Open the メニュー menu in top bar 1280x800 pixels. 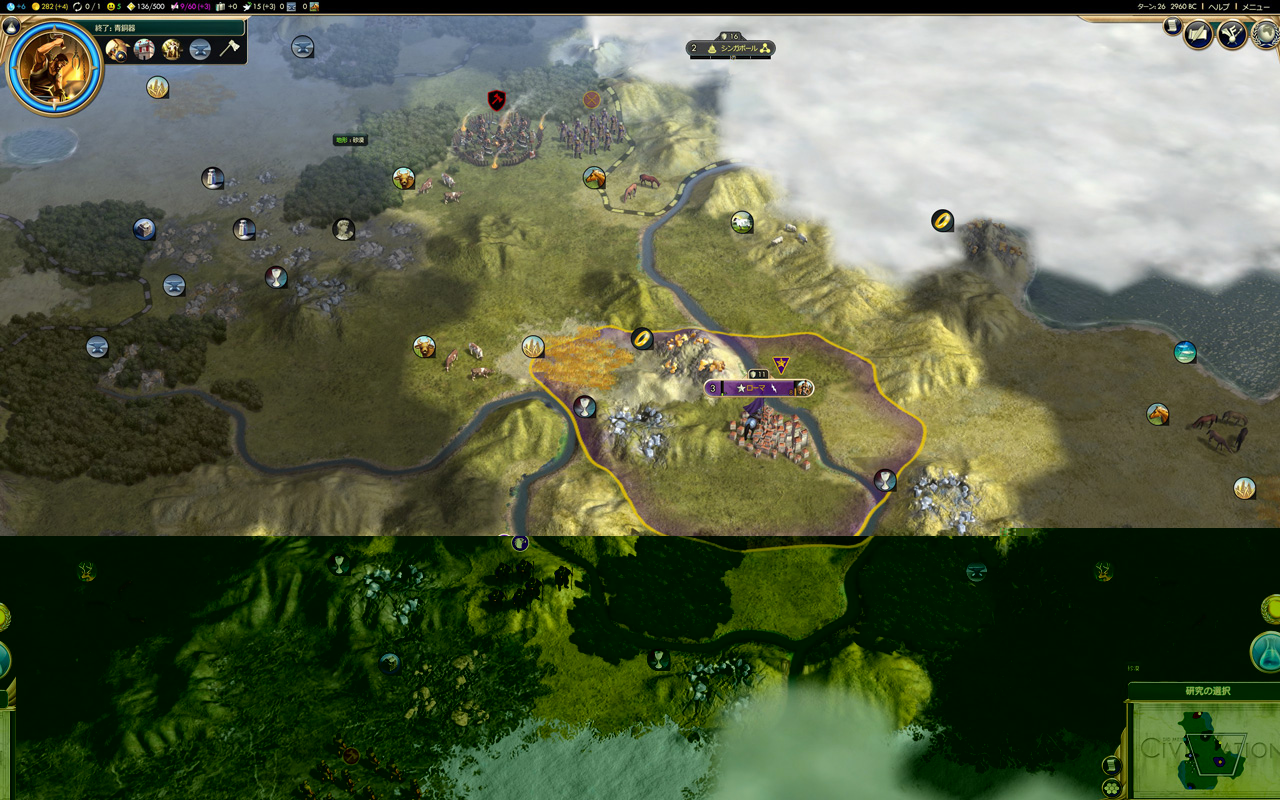[x=1256, y=7]
